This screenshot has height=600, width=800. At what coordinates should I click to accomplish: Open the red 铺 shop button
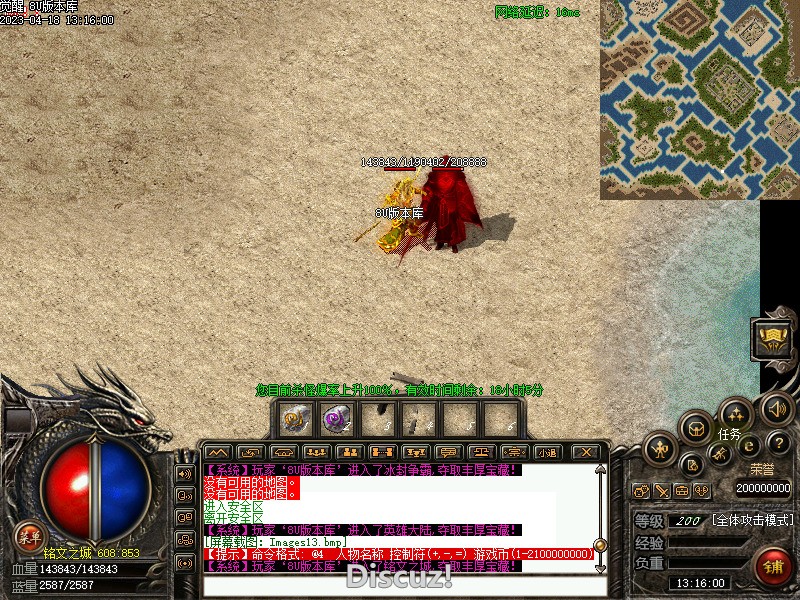click(x=772, y=566)
